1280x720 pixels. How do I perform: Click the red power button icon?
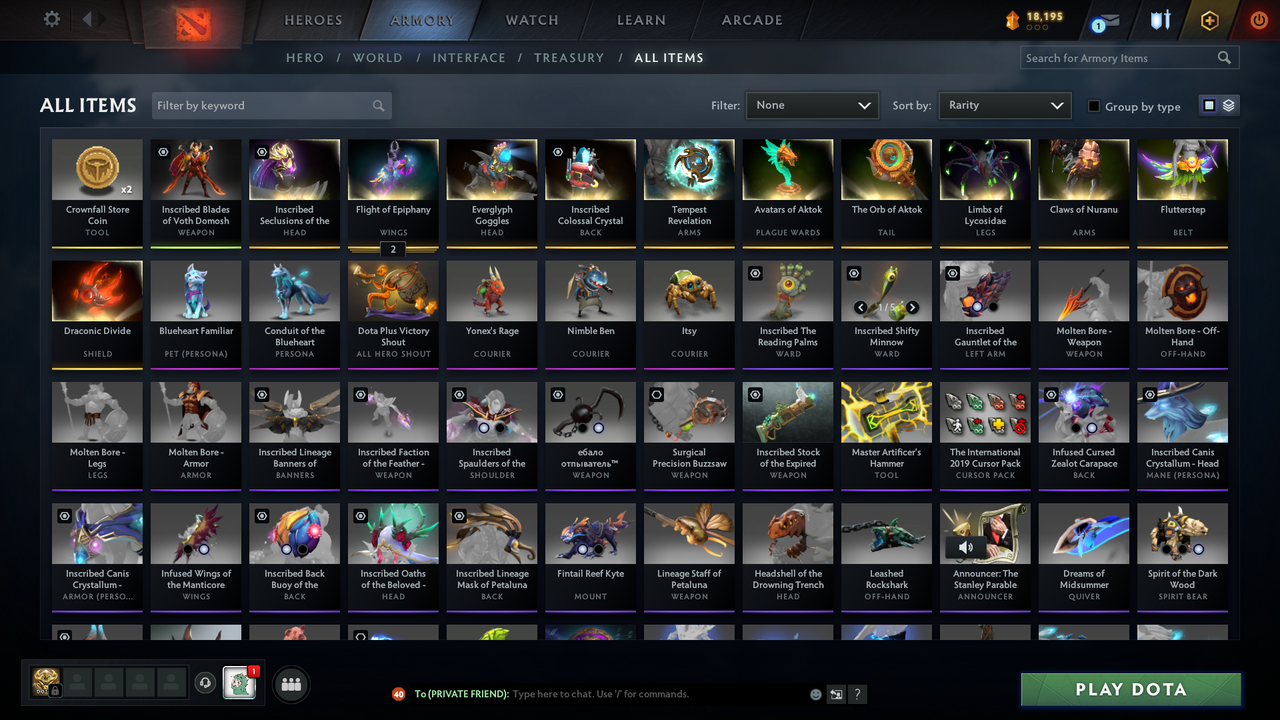pos(1258,19)
